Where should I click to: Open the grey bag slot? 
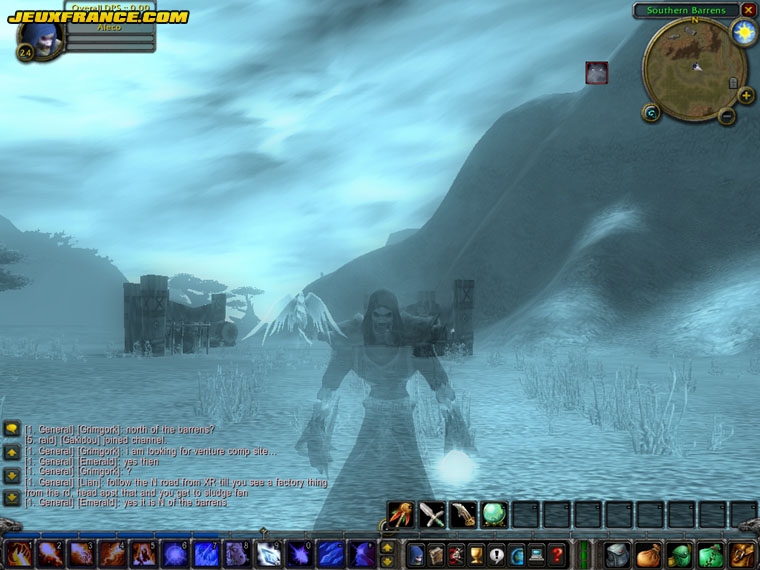[x=618, y=554]
